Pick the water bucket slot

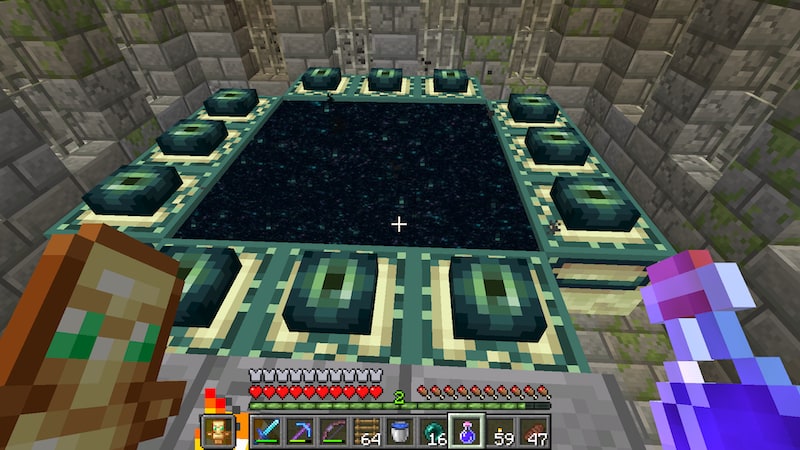coord(400,432)
